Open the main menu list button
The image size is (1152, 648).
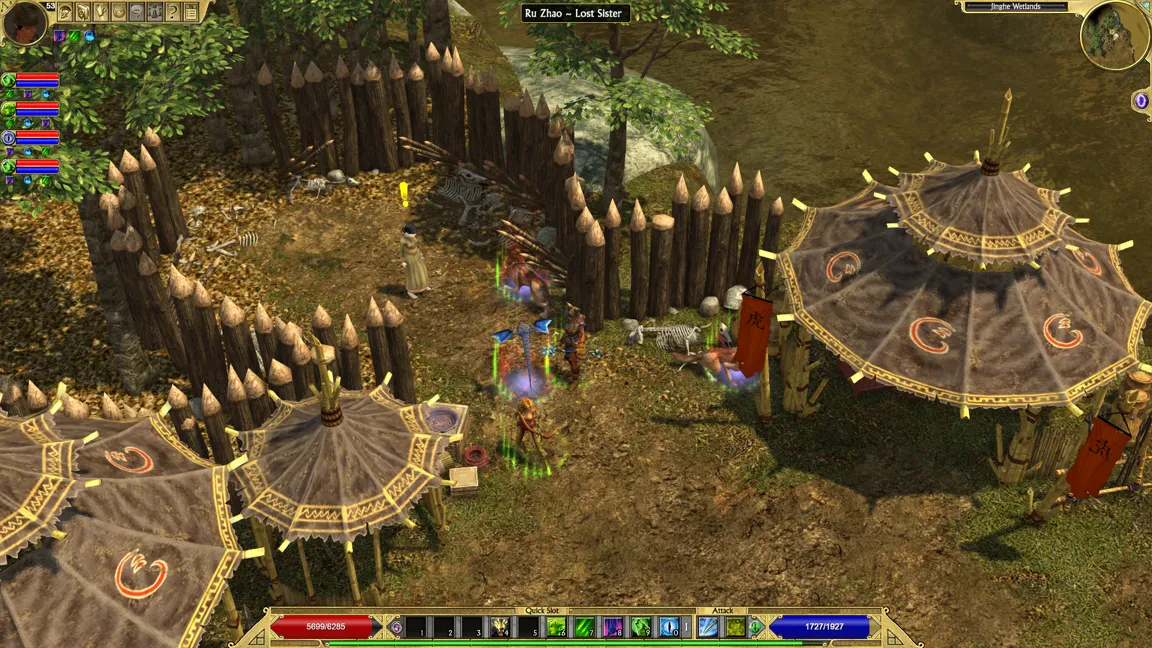coord(190,12)
